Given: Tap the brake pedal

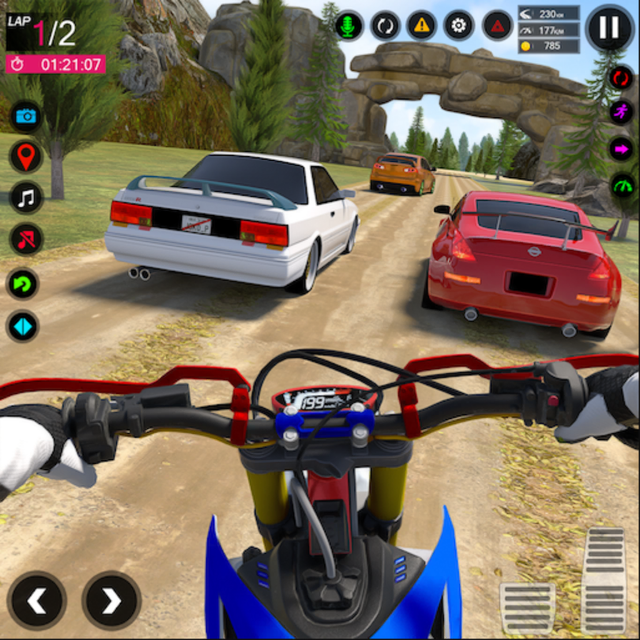Looking at the screenshot, I should coord(527,608).
